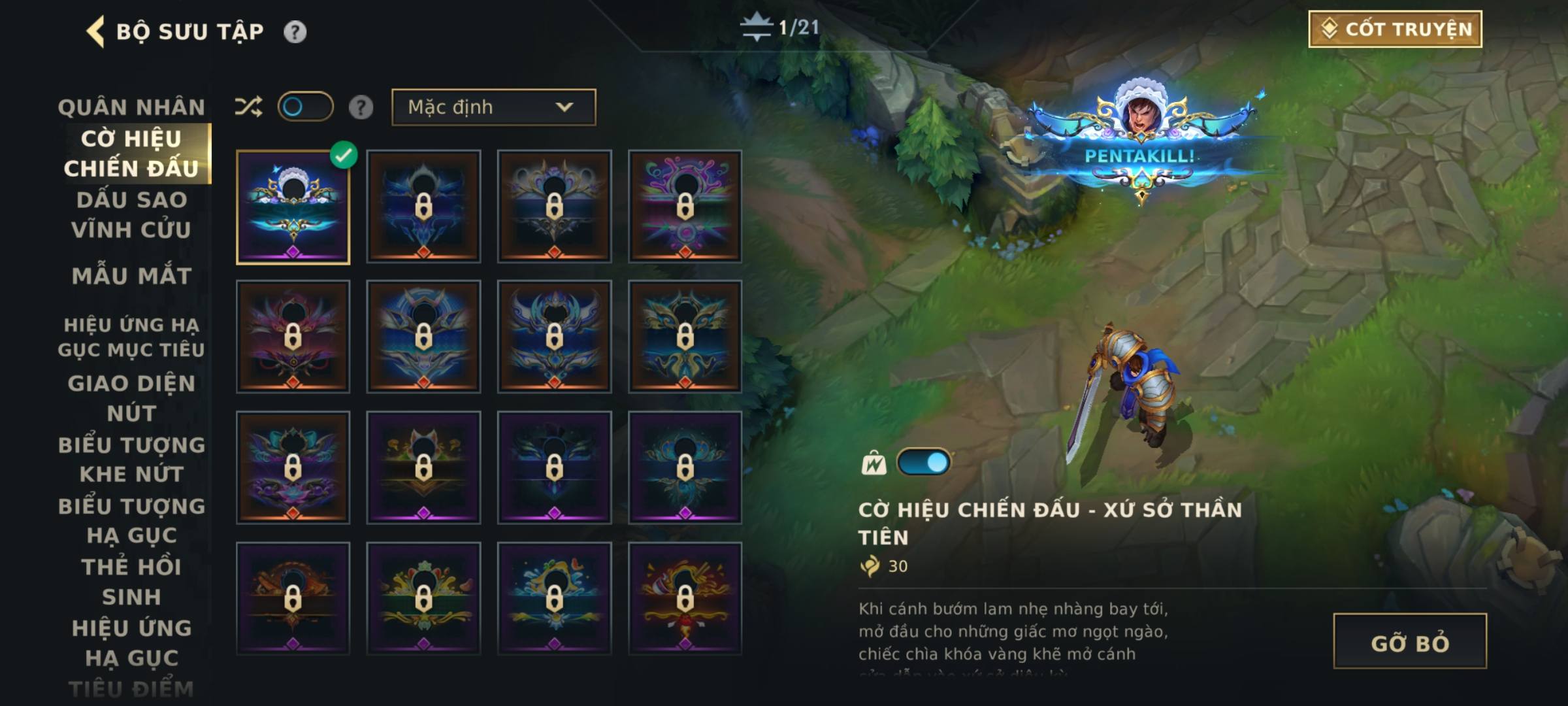
Task: Open Hiệu Ứng Hạ Gục Mục Tiêu category
Action: pos(131,337)
